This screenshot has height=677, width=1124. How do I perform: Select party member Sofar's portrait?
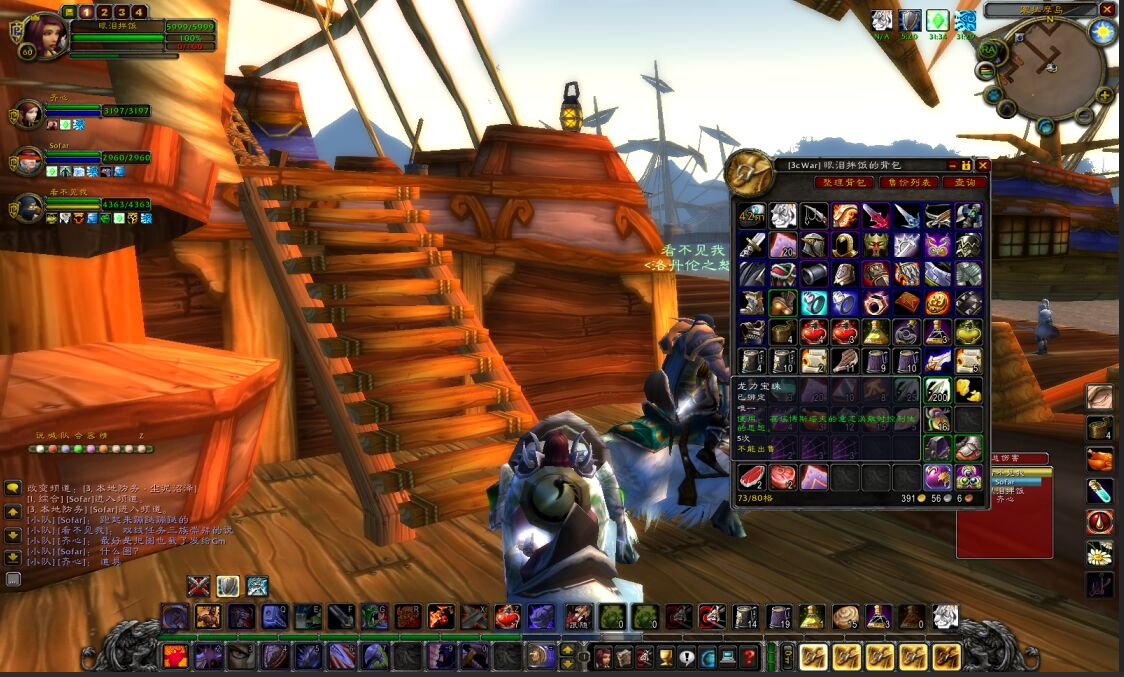(x=28, y=161)
